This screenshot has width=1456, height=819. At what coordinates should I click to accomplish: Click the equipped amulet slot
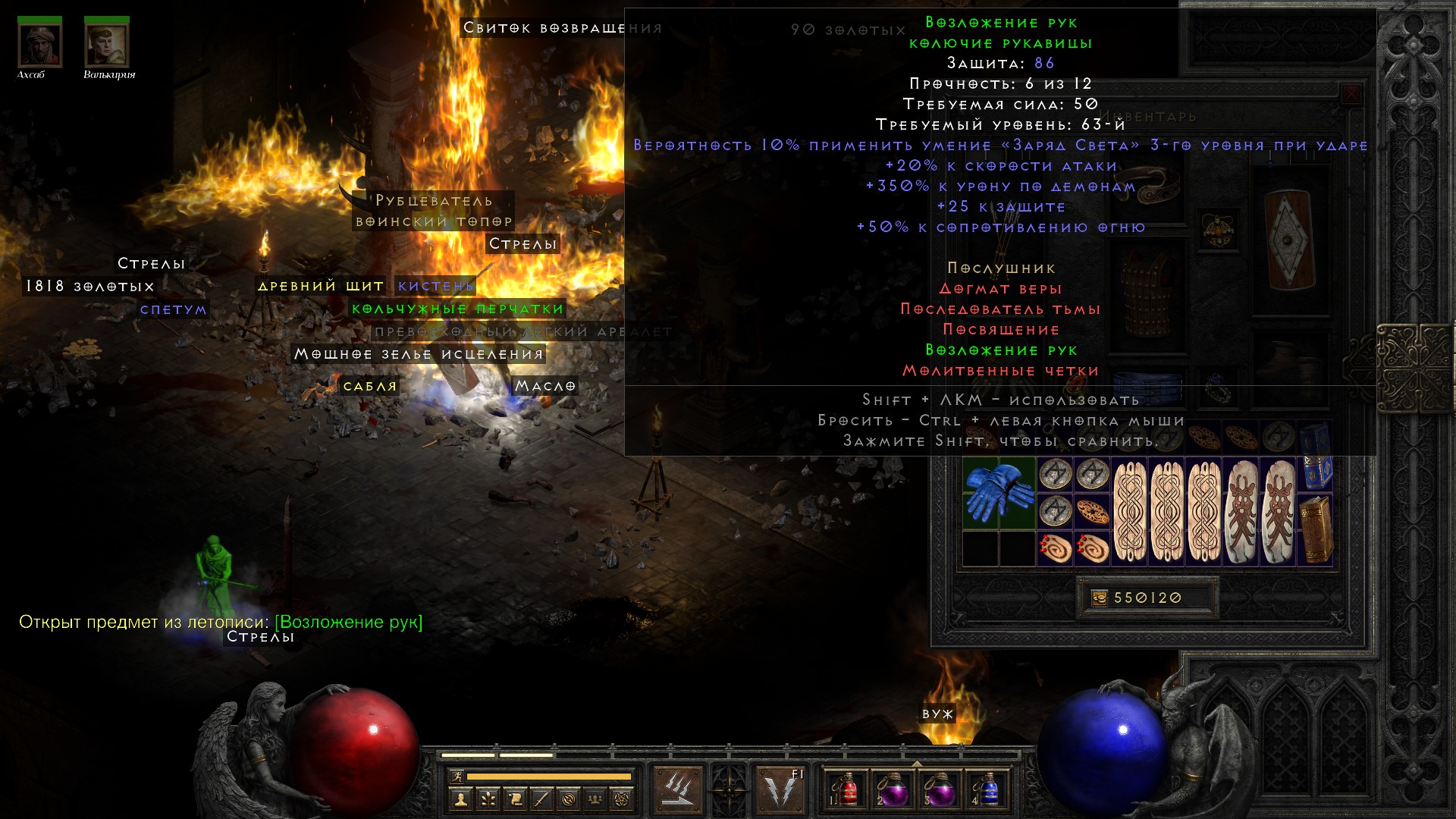(1217, 229)
